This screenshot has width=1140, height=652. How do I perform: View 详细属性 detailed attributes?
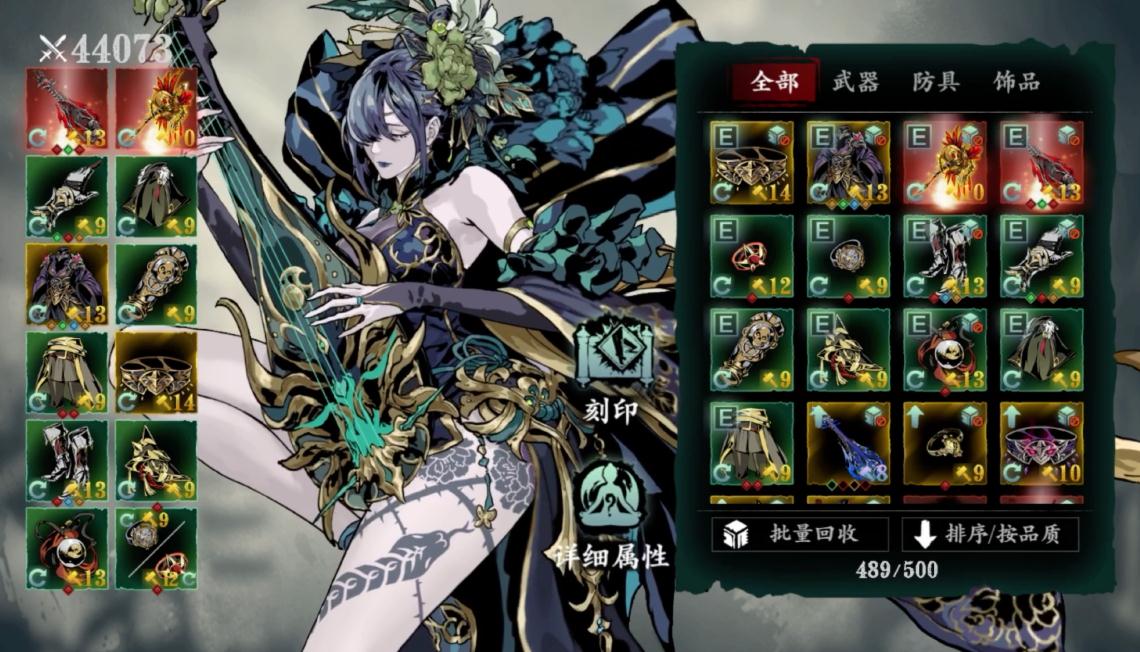613,515
